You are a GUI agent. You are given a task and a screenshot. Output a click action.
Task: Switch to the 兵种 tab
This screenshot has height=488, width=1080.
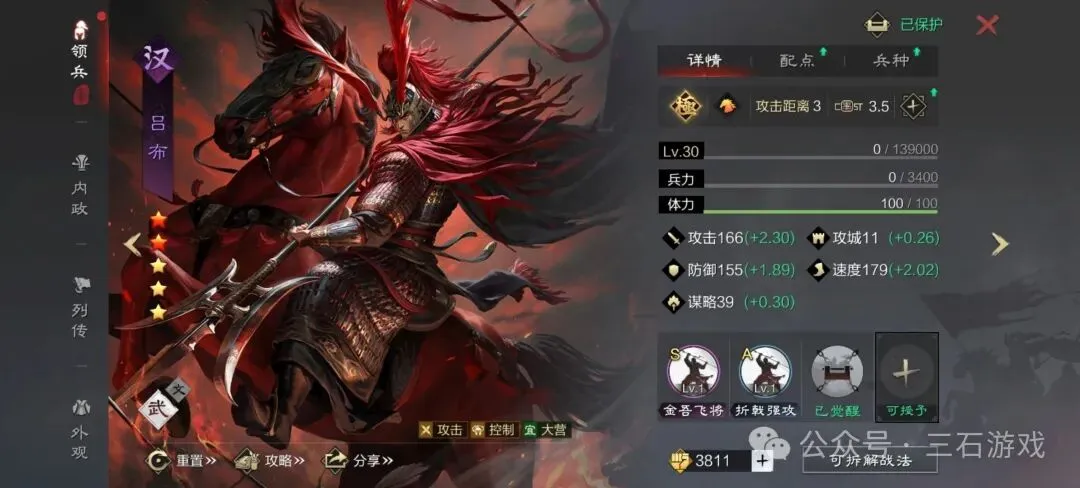(x=891, y=60)
